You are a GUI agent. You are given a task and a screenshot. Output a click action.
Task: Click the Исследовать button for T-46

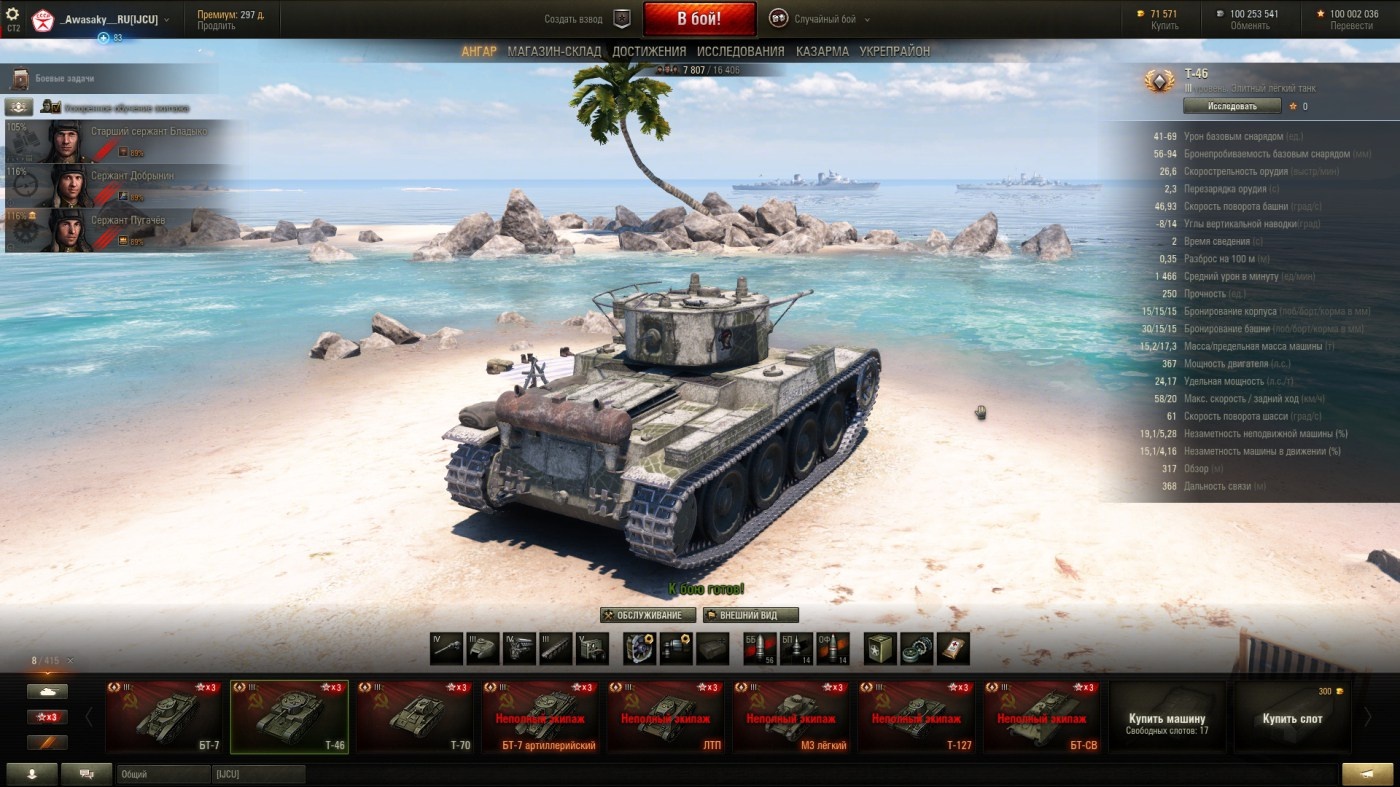1232,105
